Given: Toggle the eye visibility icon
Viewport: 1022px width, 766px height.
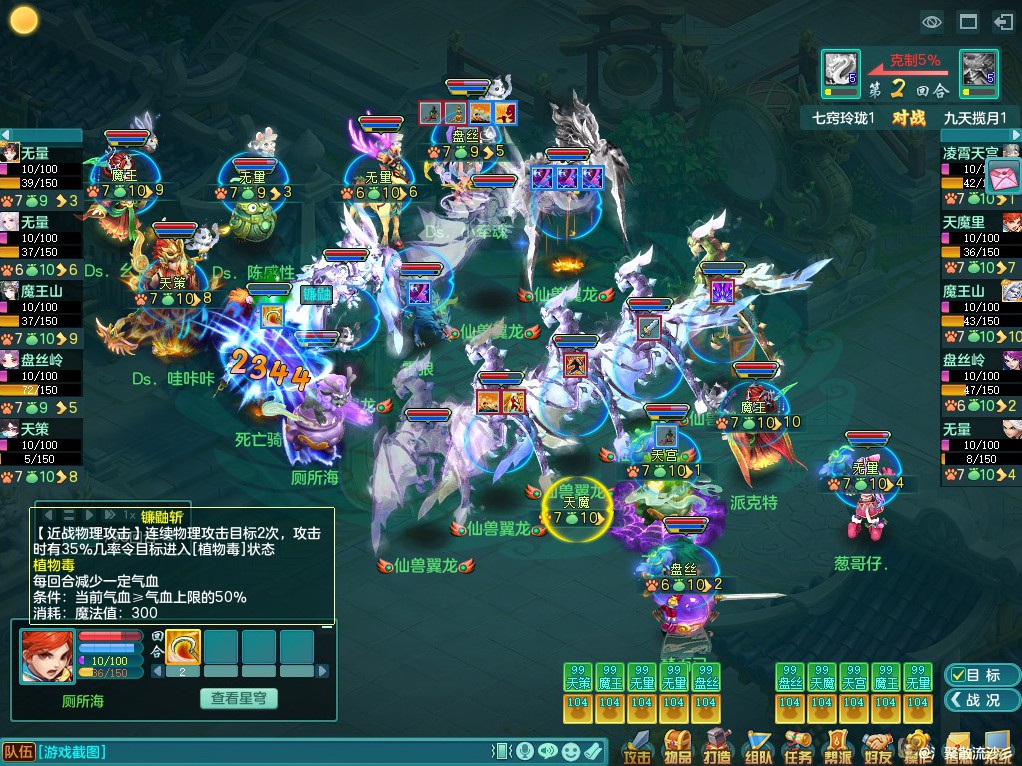Looking at the screenshot, I should 932,20.
